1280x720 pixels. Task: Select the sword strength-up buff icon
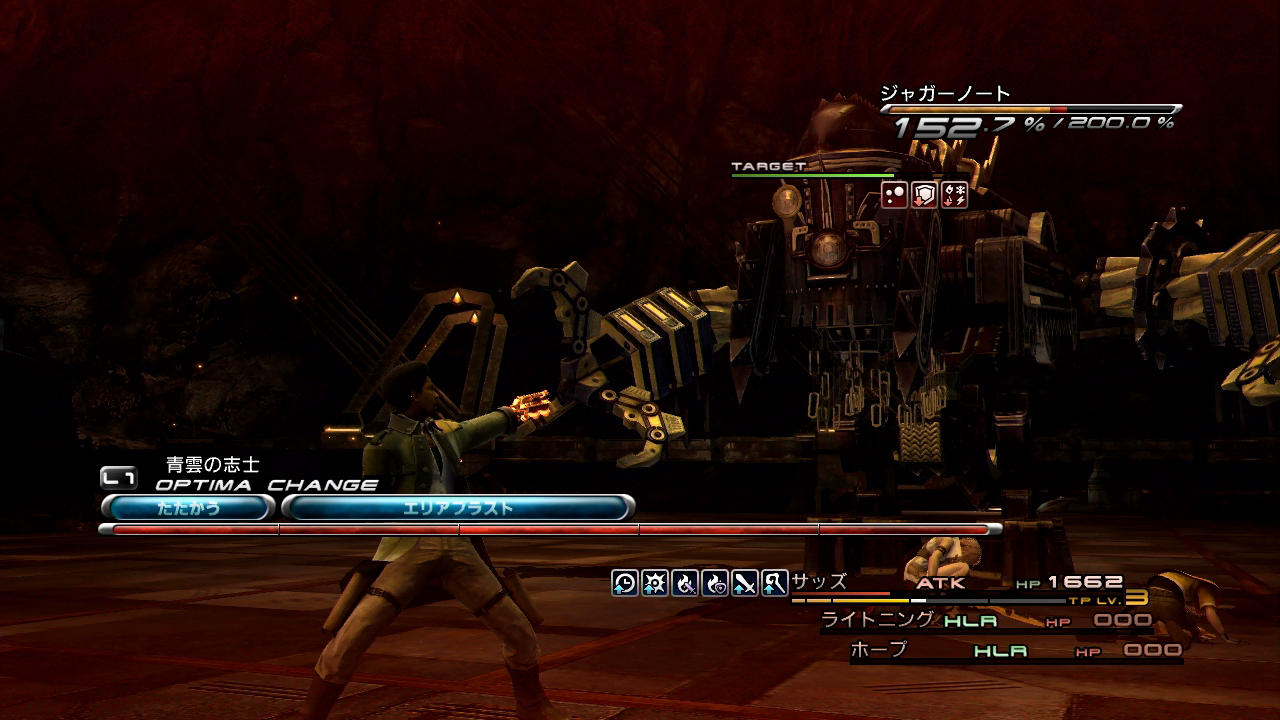click(745, 583)
